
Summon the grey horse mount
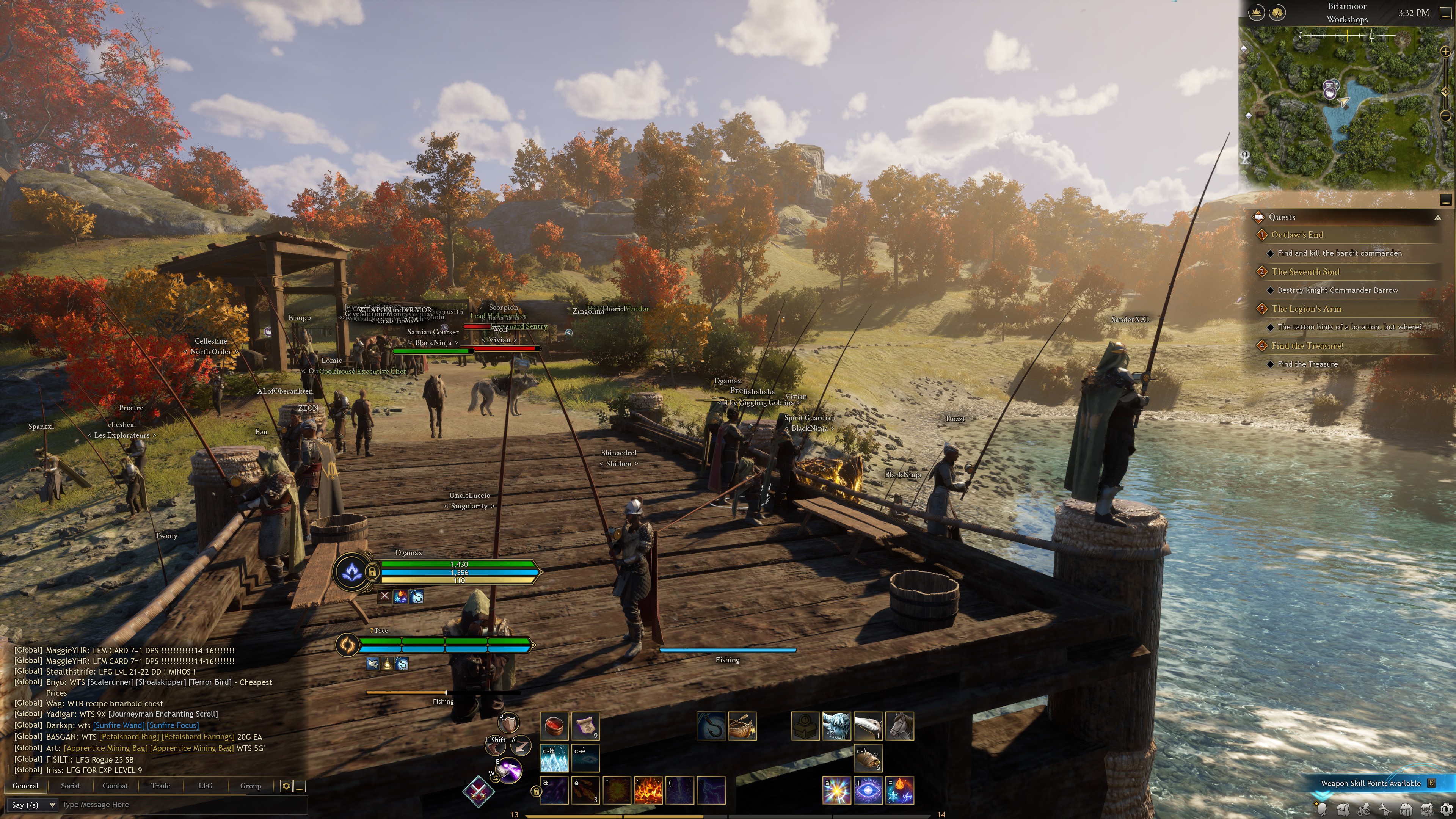tap(899, 726)
